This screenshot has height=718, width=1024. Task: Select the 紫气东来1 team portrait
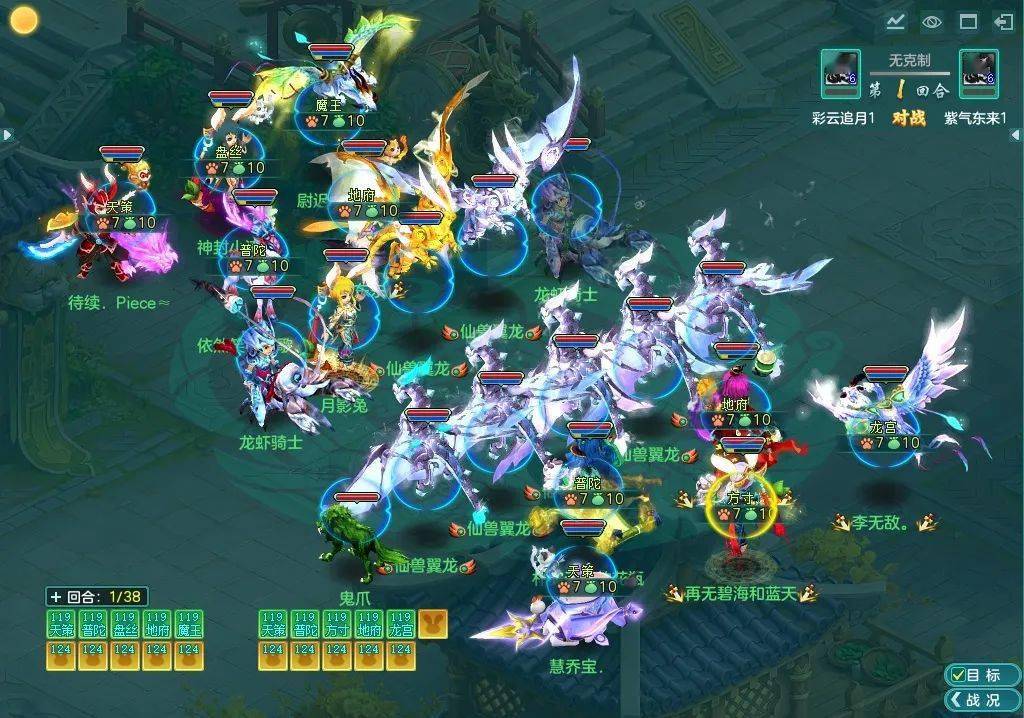tap(978, 74)
